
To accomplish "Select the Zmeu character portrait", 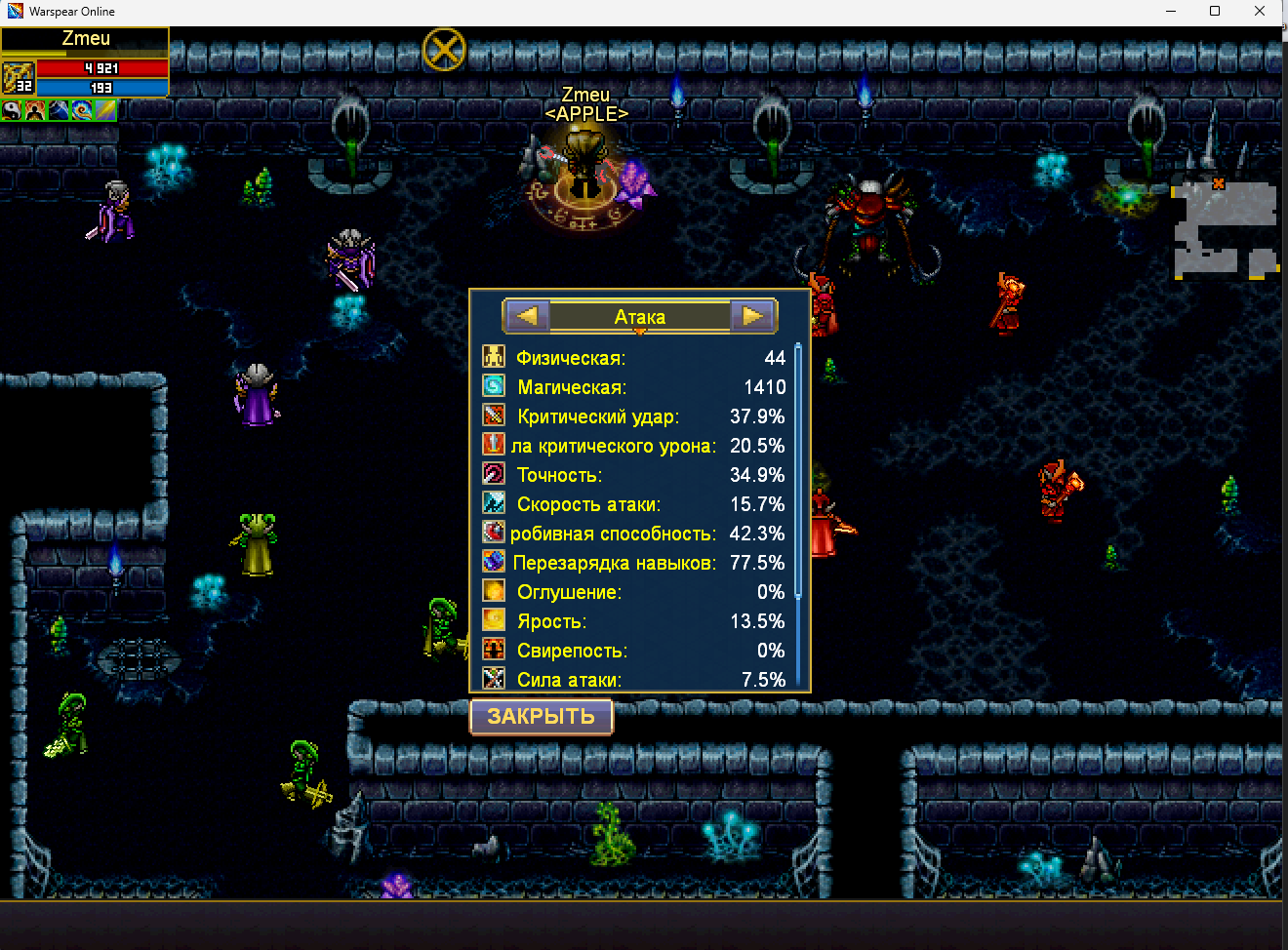I will (x=19, y=77).
